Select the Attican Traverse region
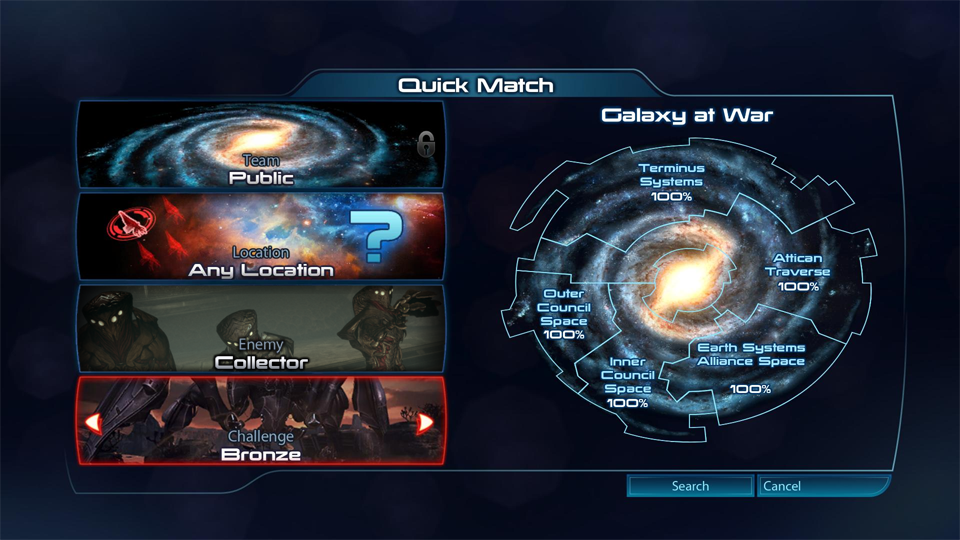 (x=798, y=272)
